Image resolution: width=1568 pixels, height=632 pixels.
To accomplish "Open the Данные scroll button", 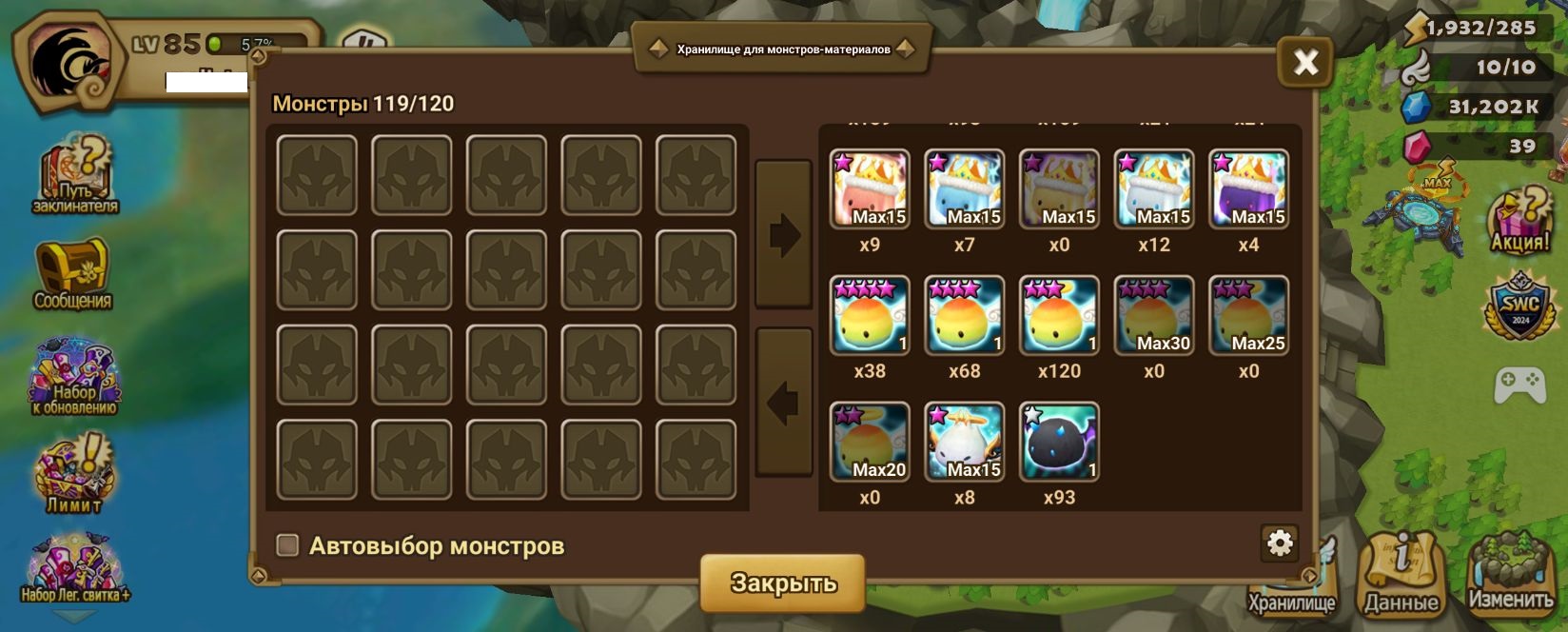I will (1401, 573).
